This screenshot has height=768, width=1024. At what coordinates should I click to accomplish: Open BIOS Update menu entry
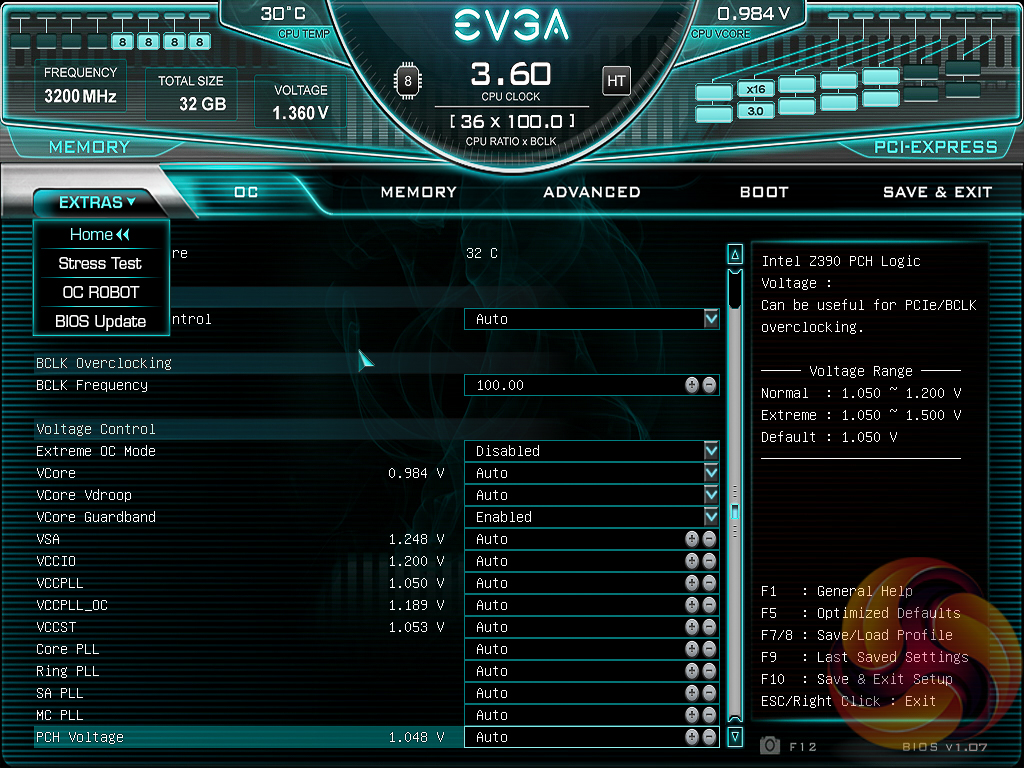pos(100,321)
